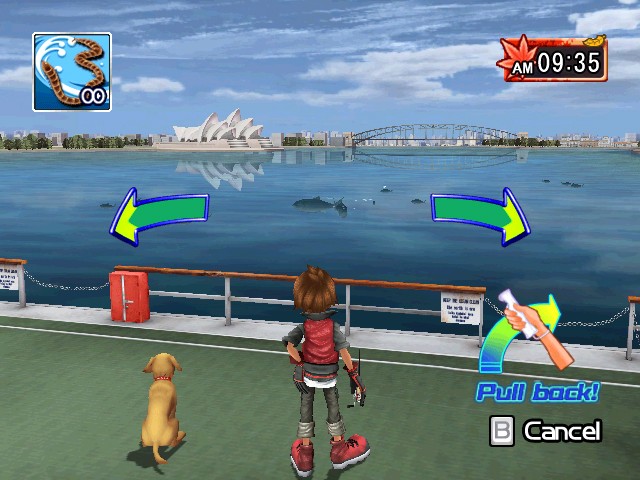Choose the Cancel option
640x480 pixels.
point(546,431)
